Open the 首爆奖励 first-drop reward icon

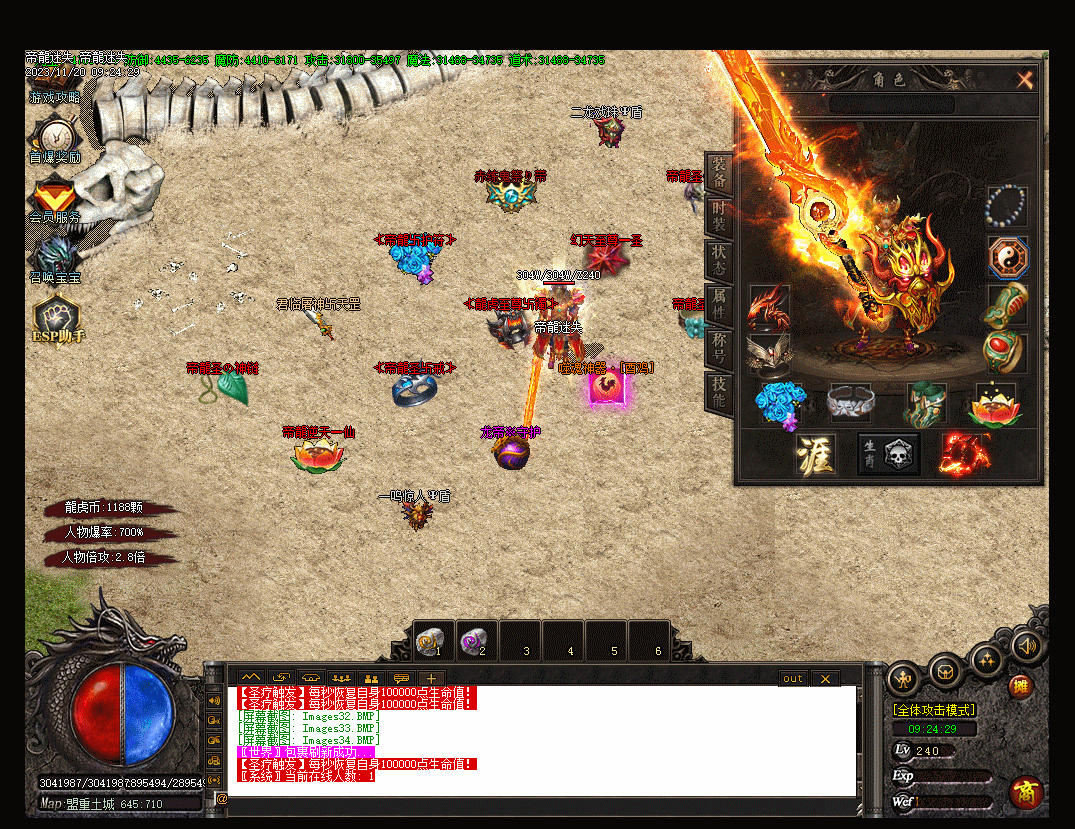[54, 136]
